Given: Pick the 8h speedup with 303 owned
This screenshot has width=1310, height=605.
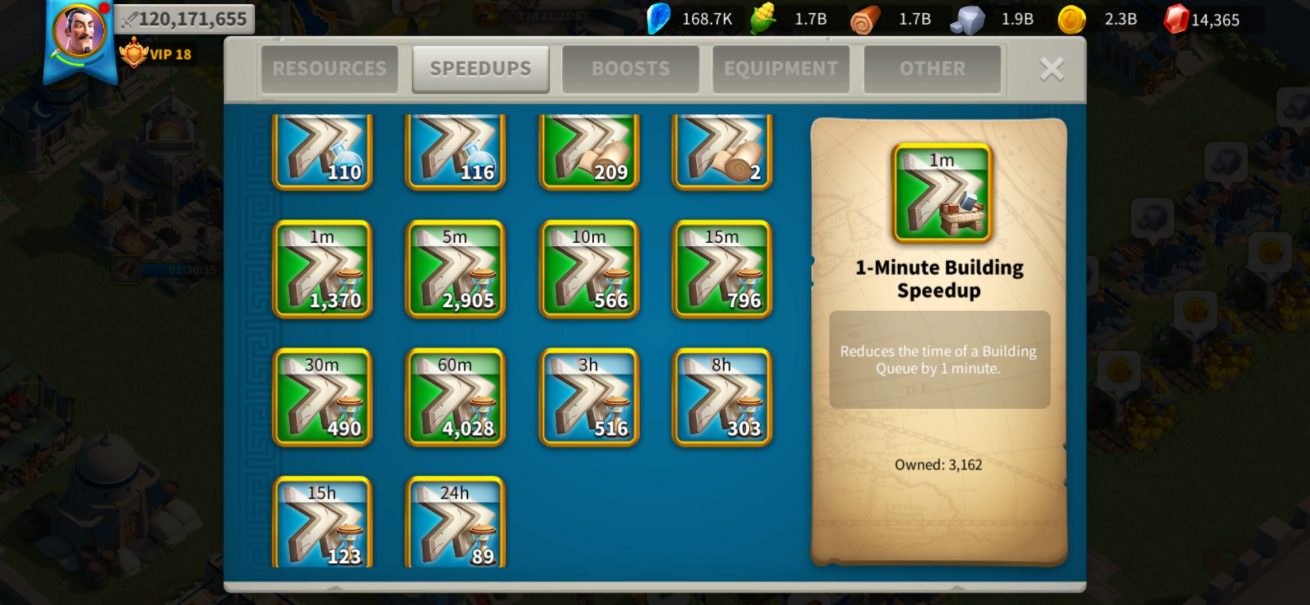Looking at the screenshot, I should pos(722,397).
